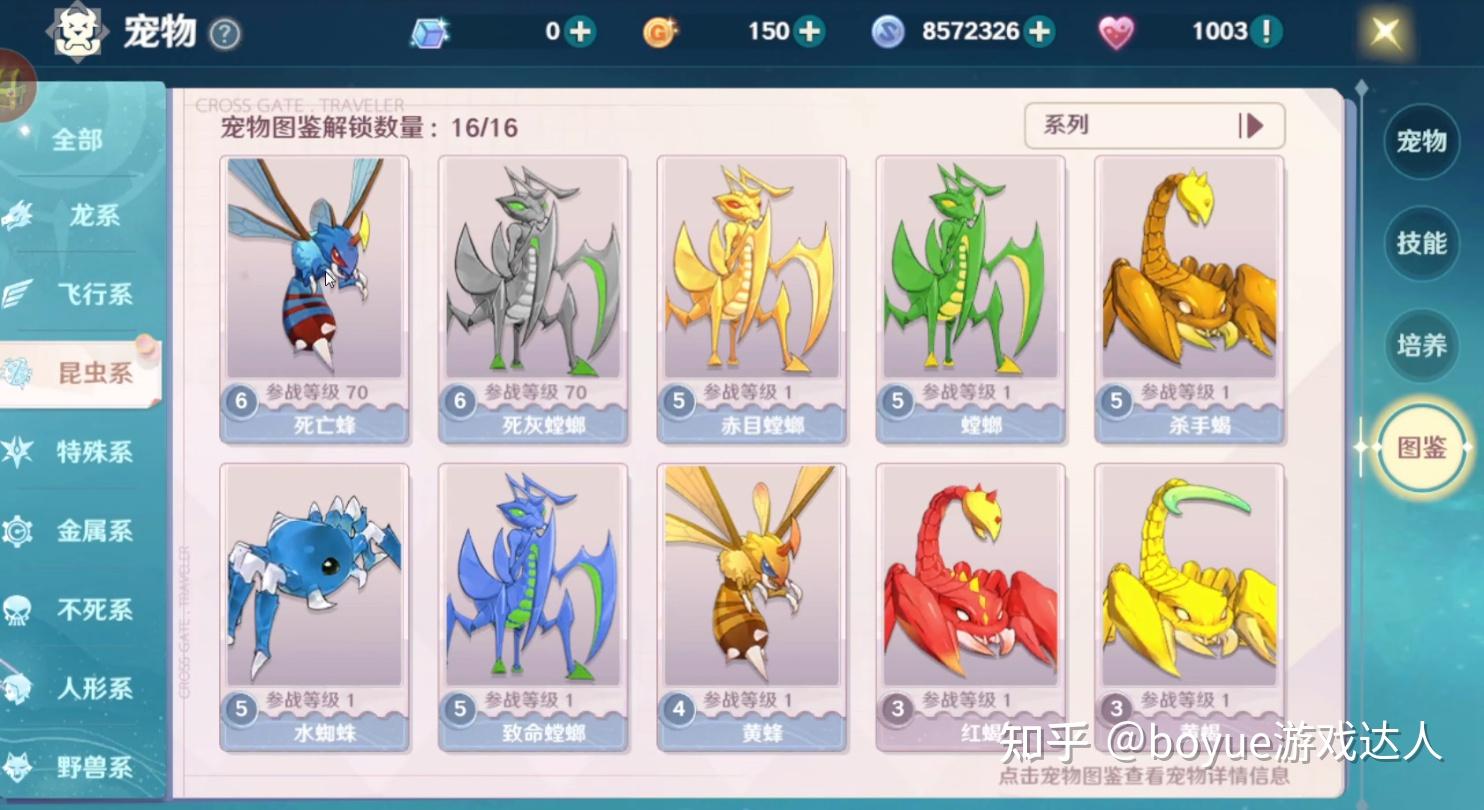Switch to the 技能 (Skills) tab
Screen dimensions: 1484x810
point(1421,243)
